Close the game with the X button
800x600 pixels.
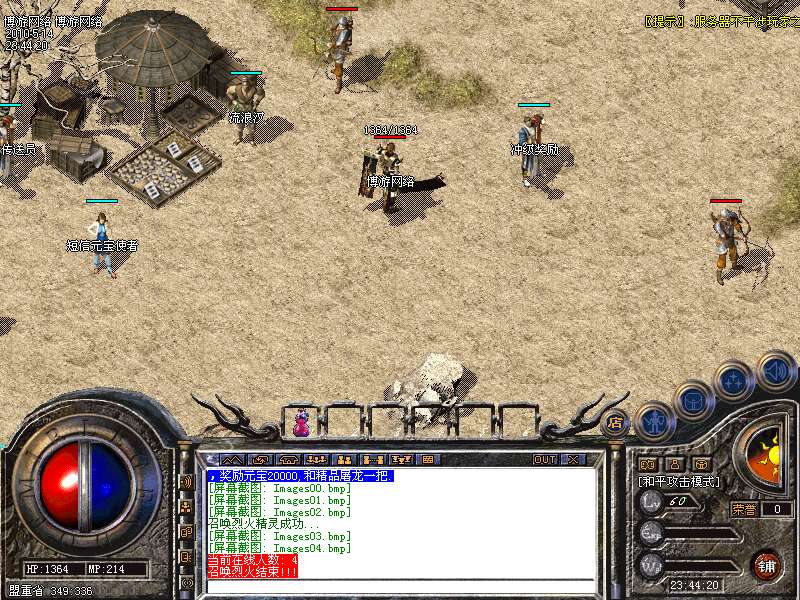(x=573, y=459)
